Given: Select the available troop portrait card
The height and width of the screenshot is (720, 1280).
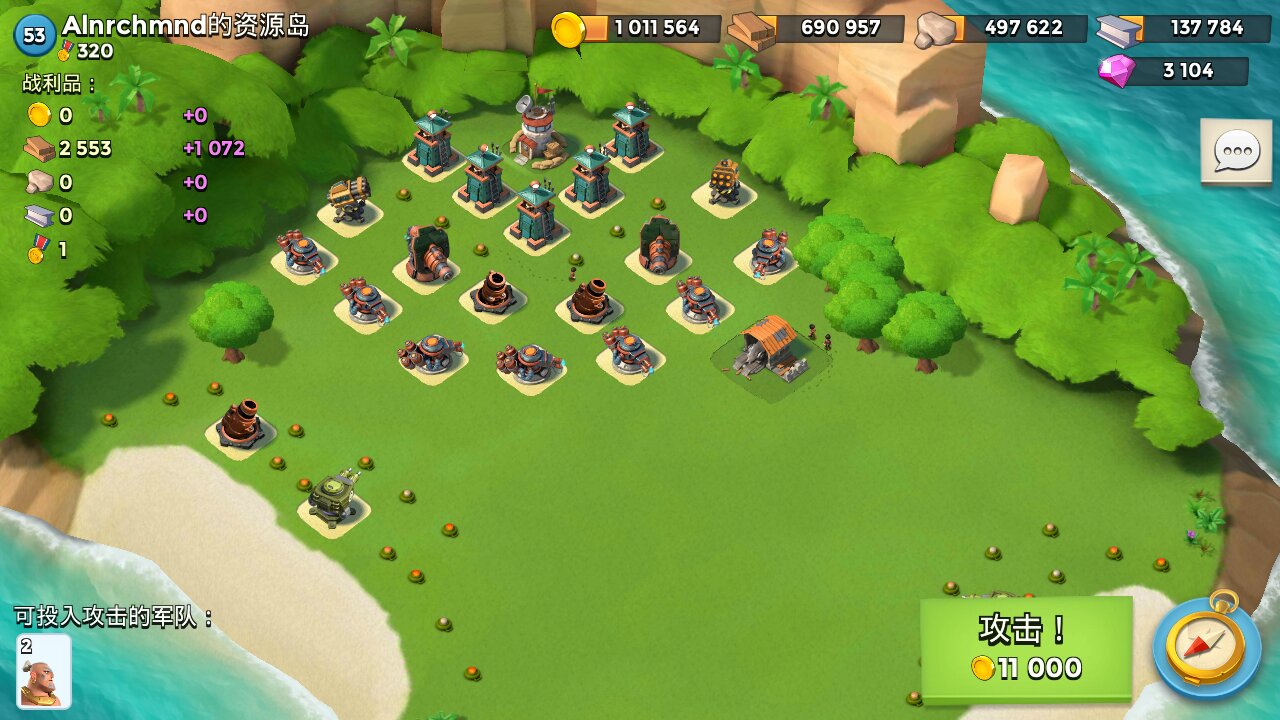Looking at the screenshot, I should (44, 670).
